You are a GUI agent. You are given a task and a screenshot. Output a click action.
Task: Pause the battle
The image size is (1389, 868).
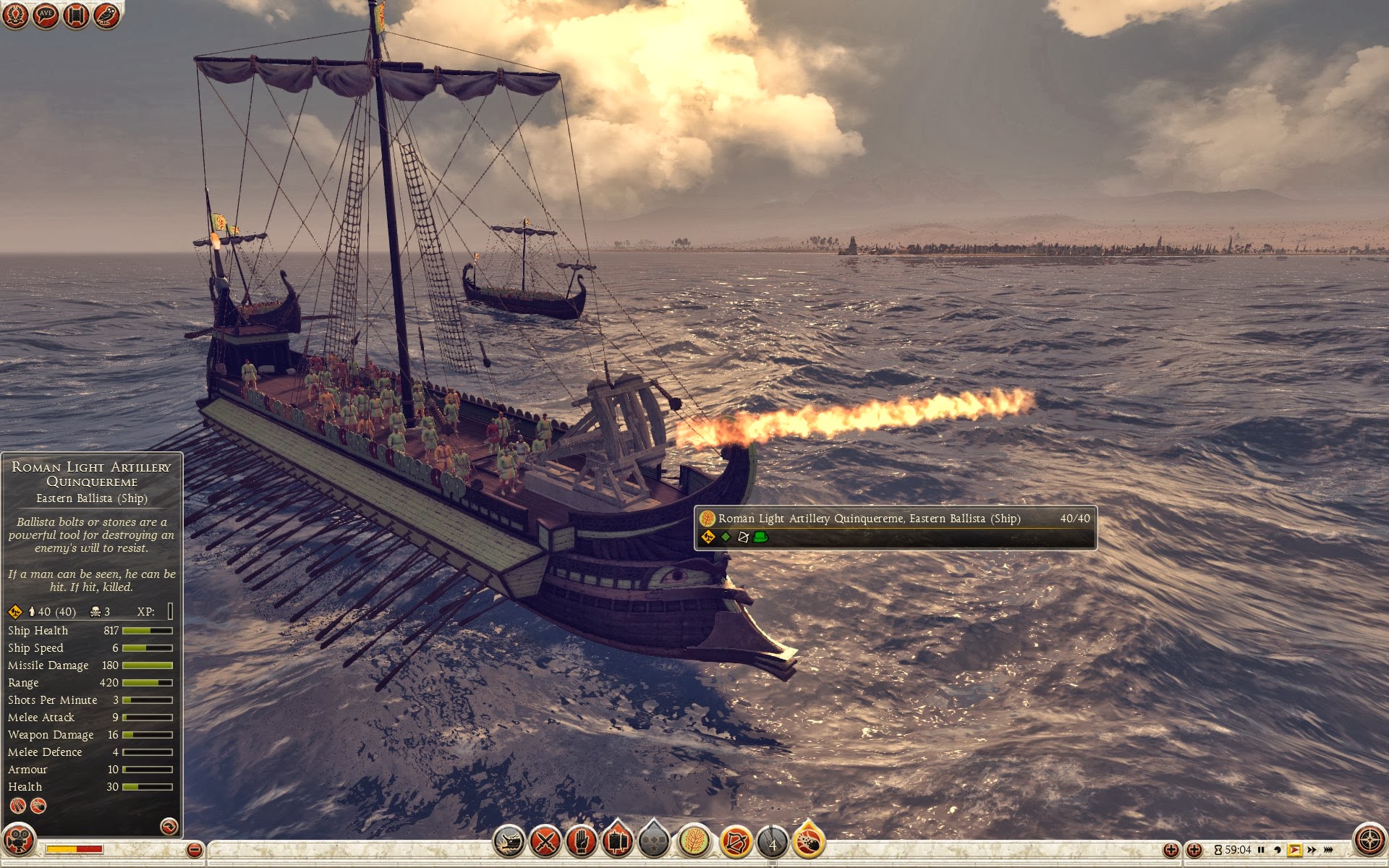(x=1261, y=850)
